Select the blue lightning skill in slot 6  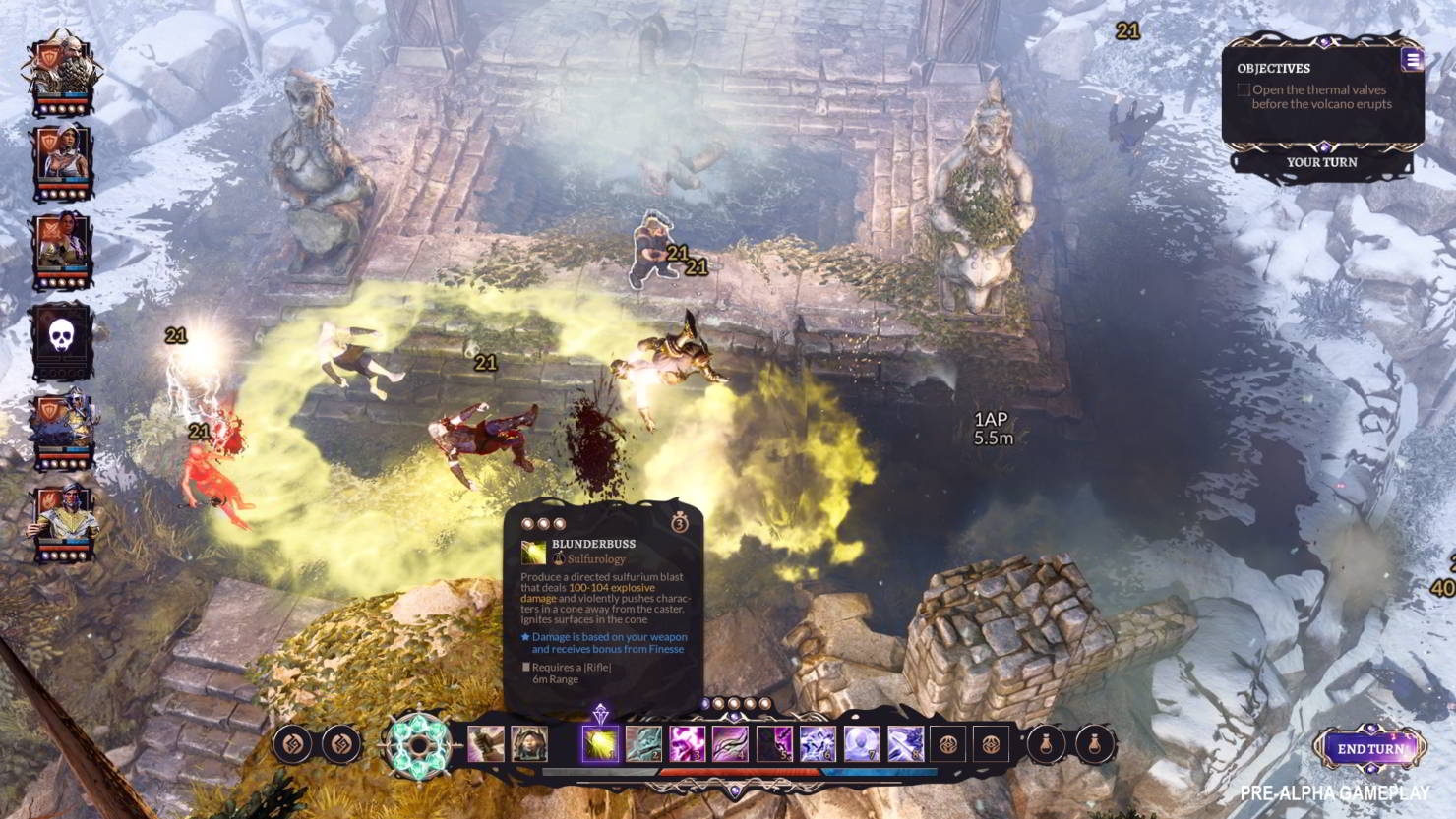[817, 745]
